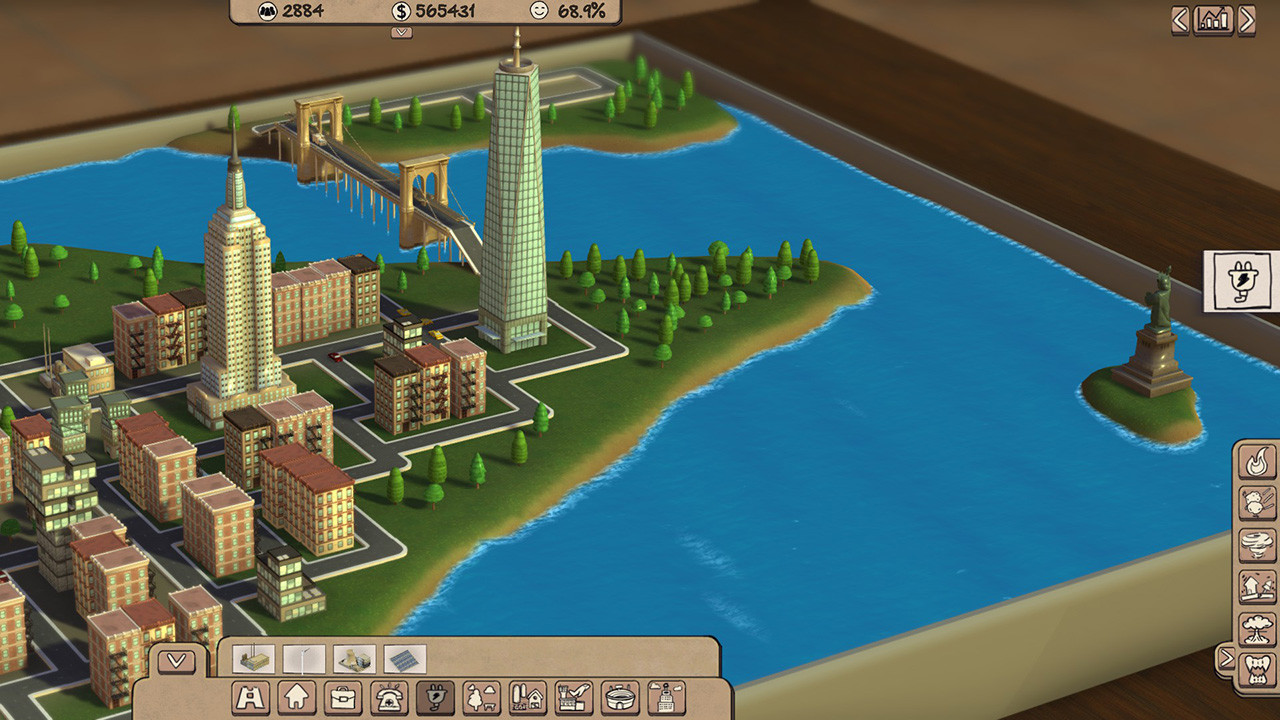Collapse the top stats bar chevron
Image resolution: width=1280 pixels, height=720 pixels.
click(x=400, y=33)
